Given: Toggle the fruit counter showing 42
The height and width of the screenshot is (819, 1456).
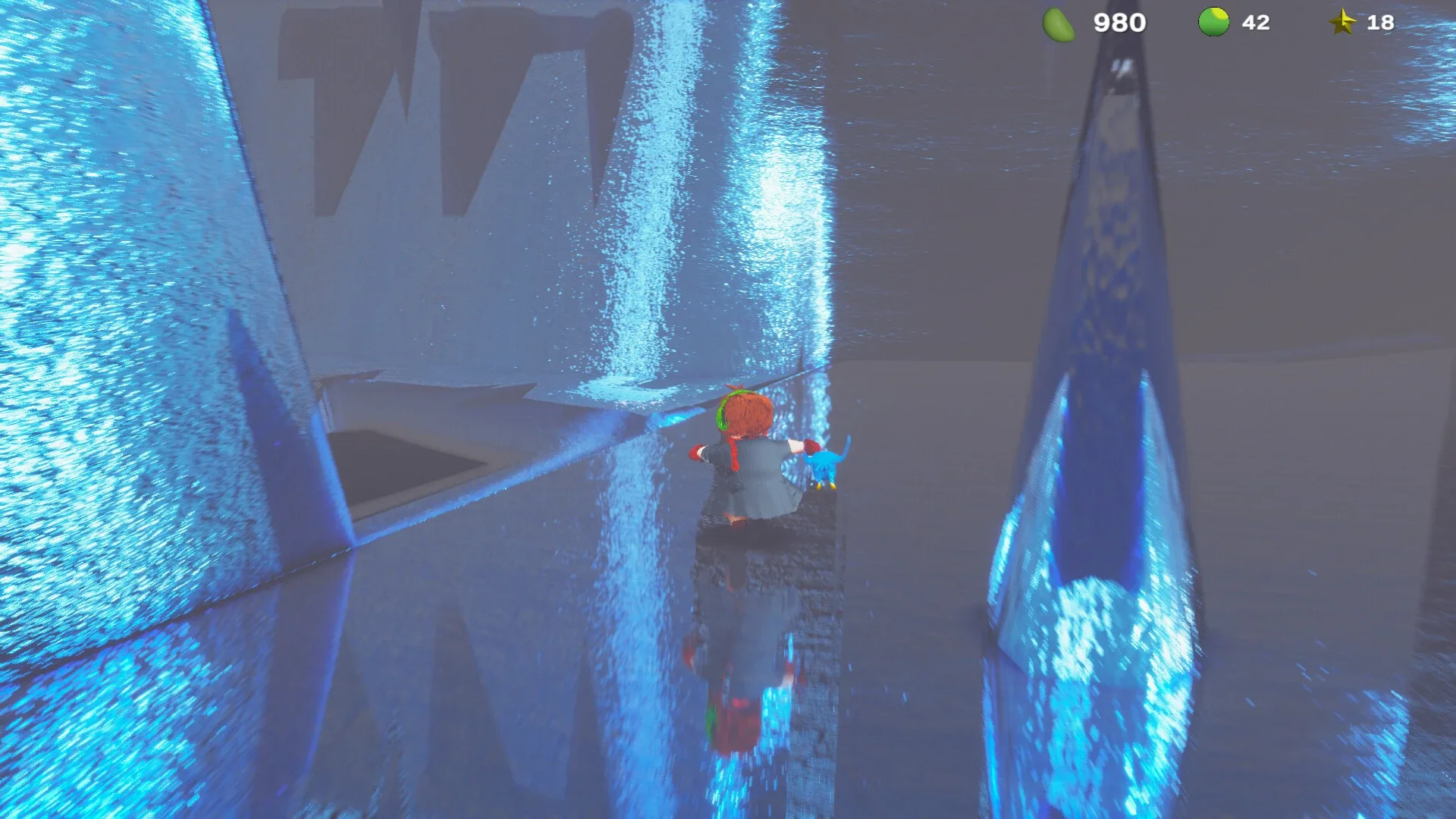Looking at the screenshot, I should tap(1255, 22).
